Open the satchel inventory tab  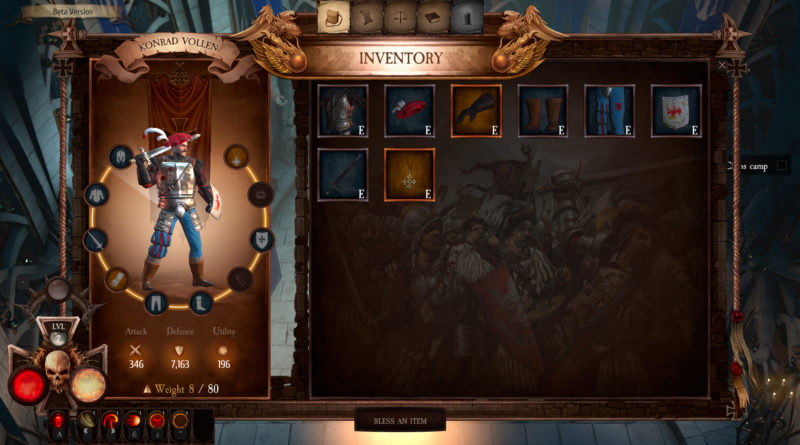(x=332, y=17)
